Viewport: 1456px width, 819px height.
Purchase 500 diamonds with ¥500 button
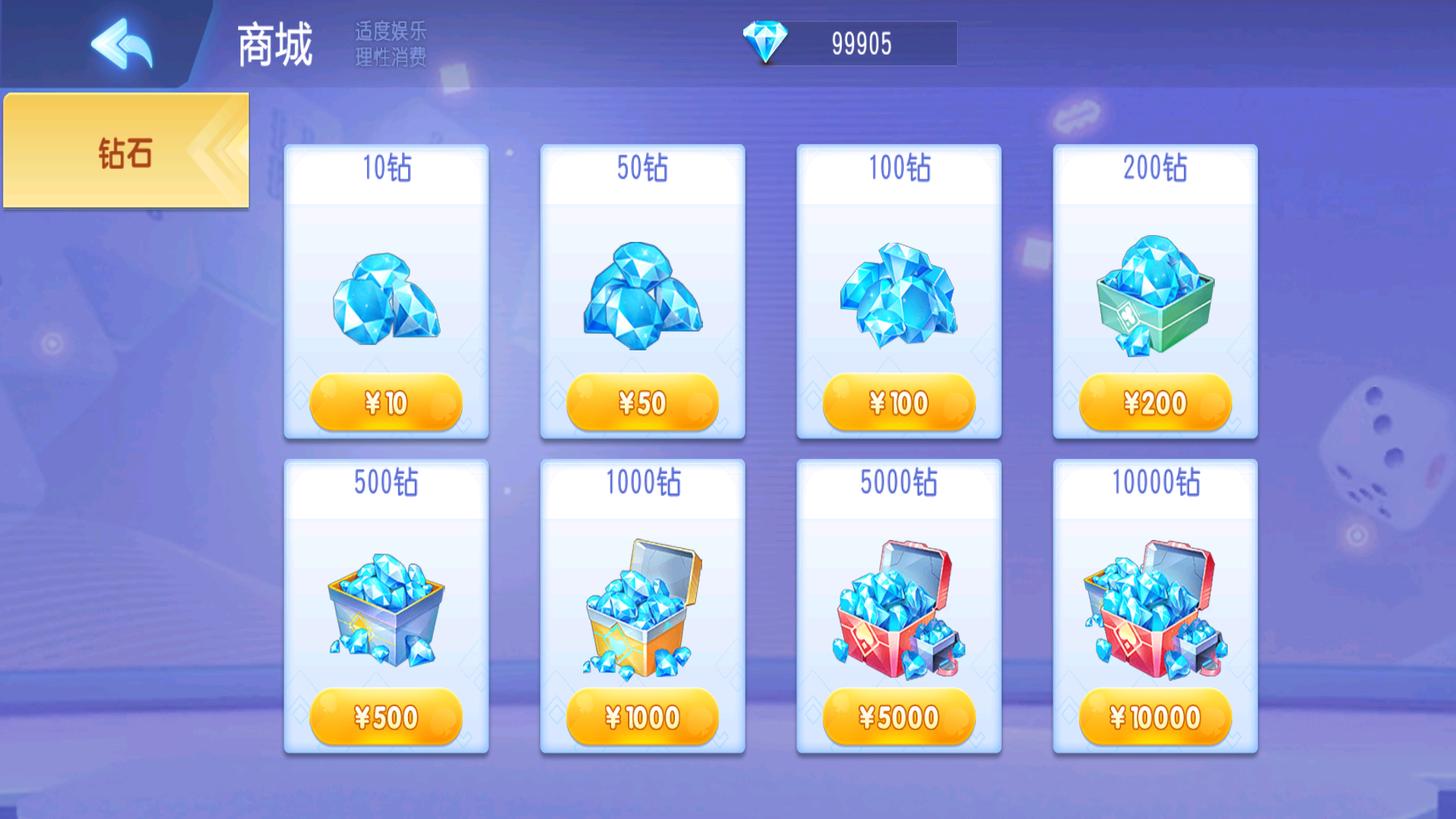point(386,717)
